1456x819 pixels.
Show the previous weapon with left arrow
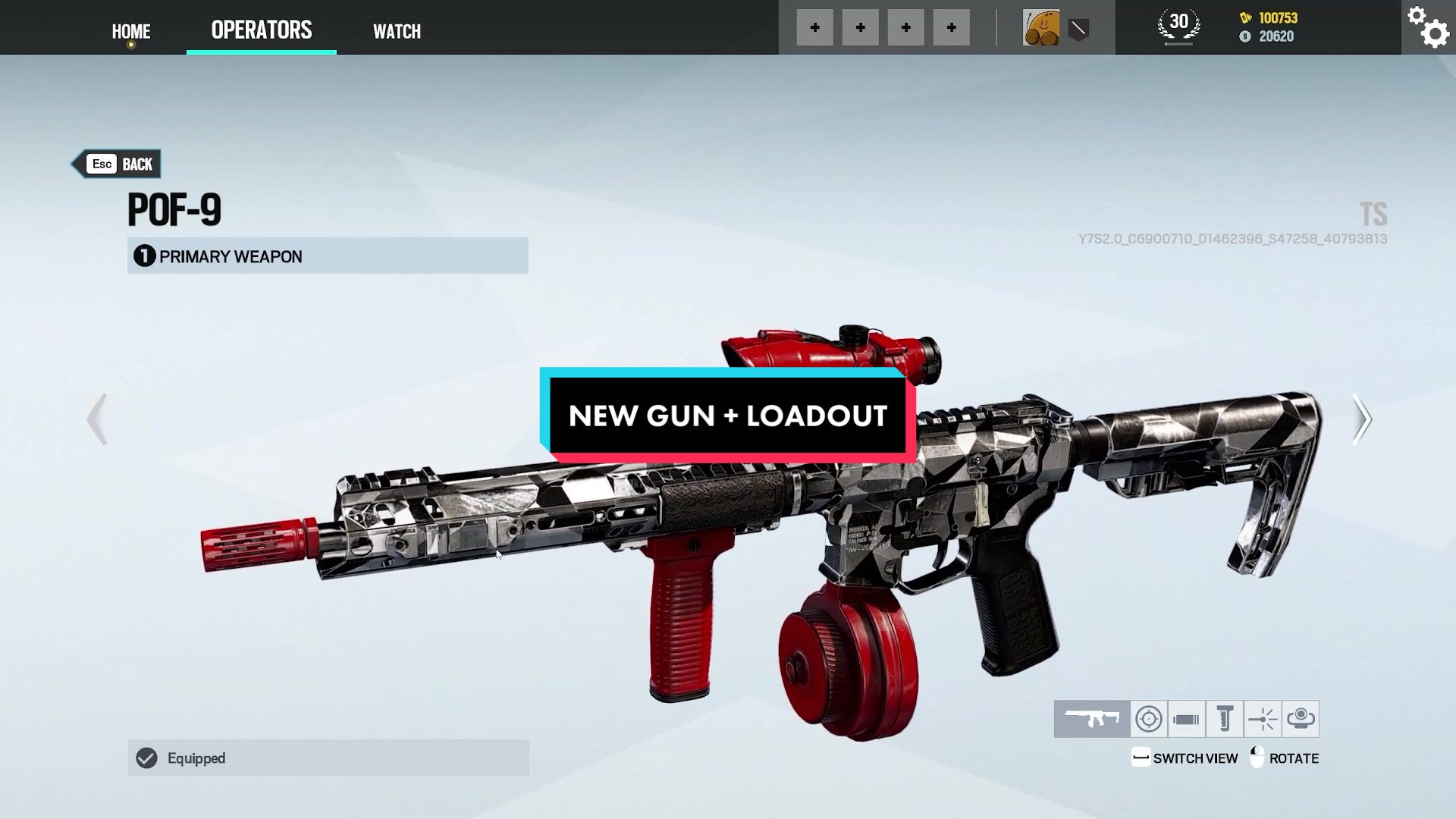(x=97, y=419)
